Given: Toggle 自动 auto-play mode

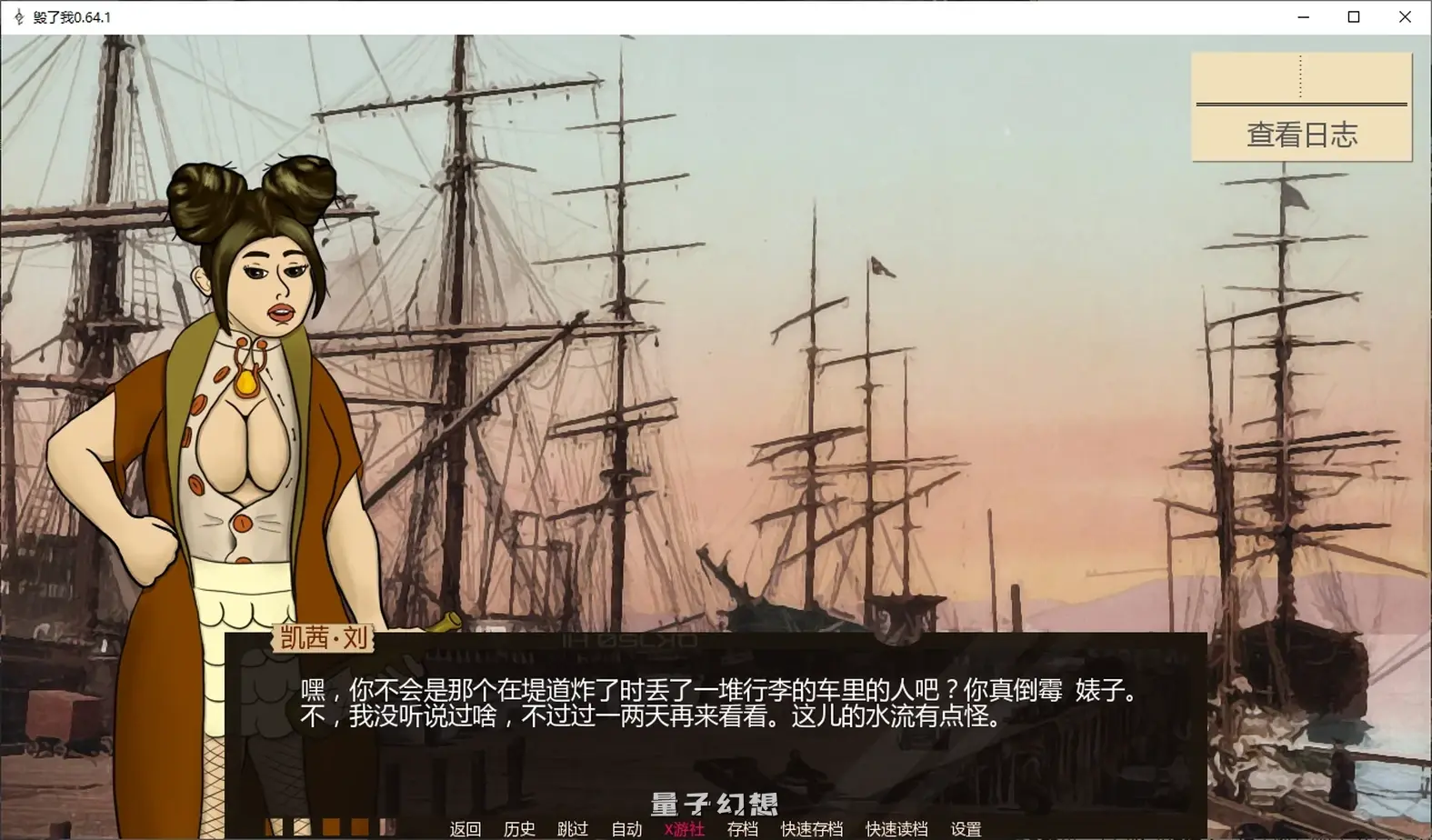Looking at the screenshot, I should 625,828.
